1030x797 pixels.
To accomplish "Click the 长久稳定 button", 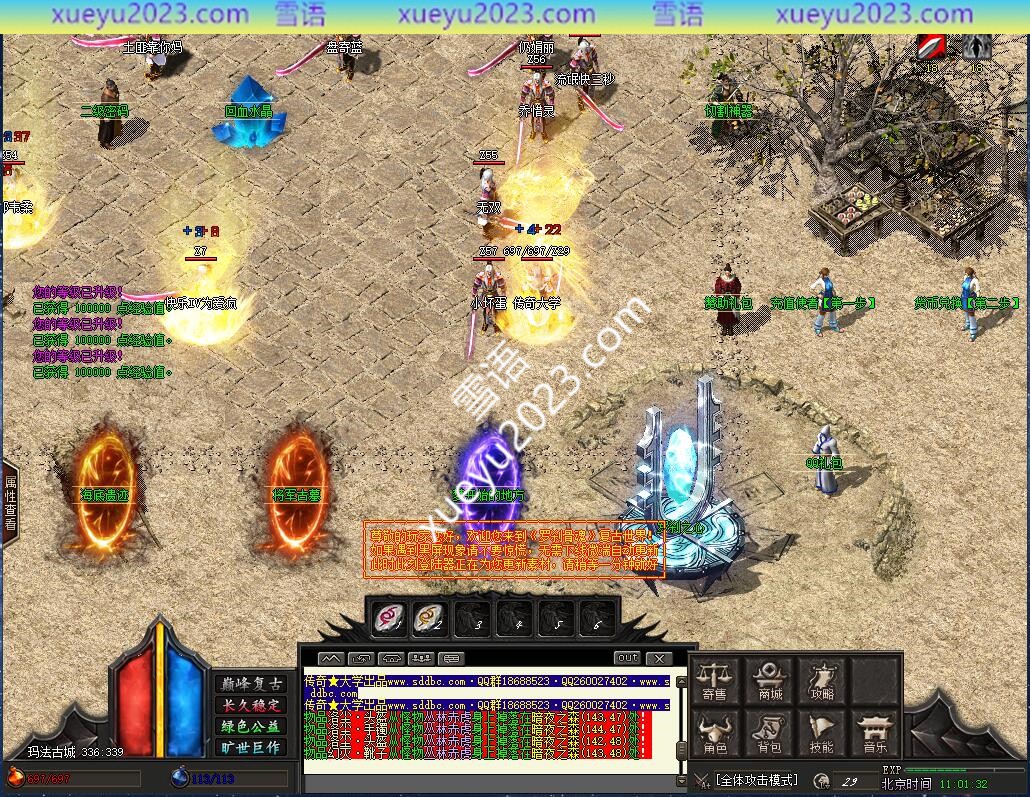I will pyautogui.click(x=249, y=705).
